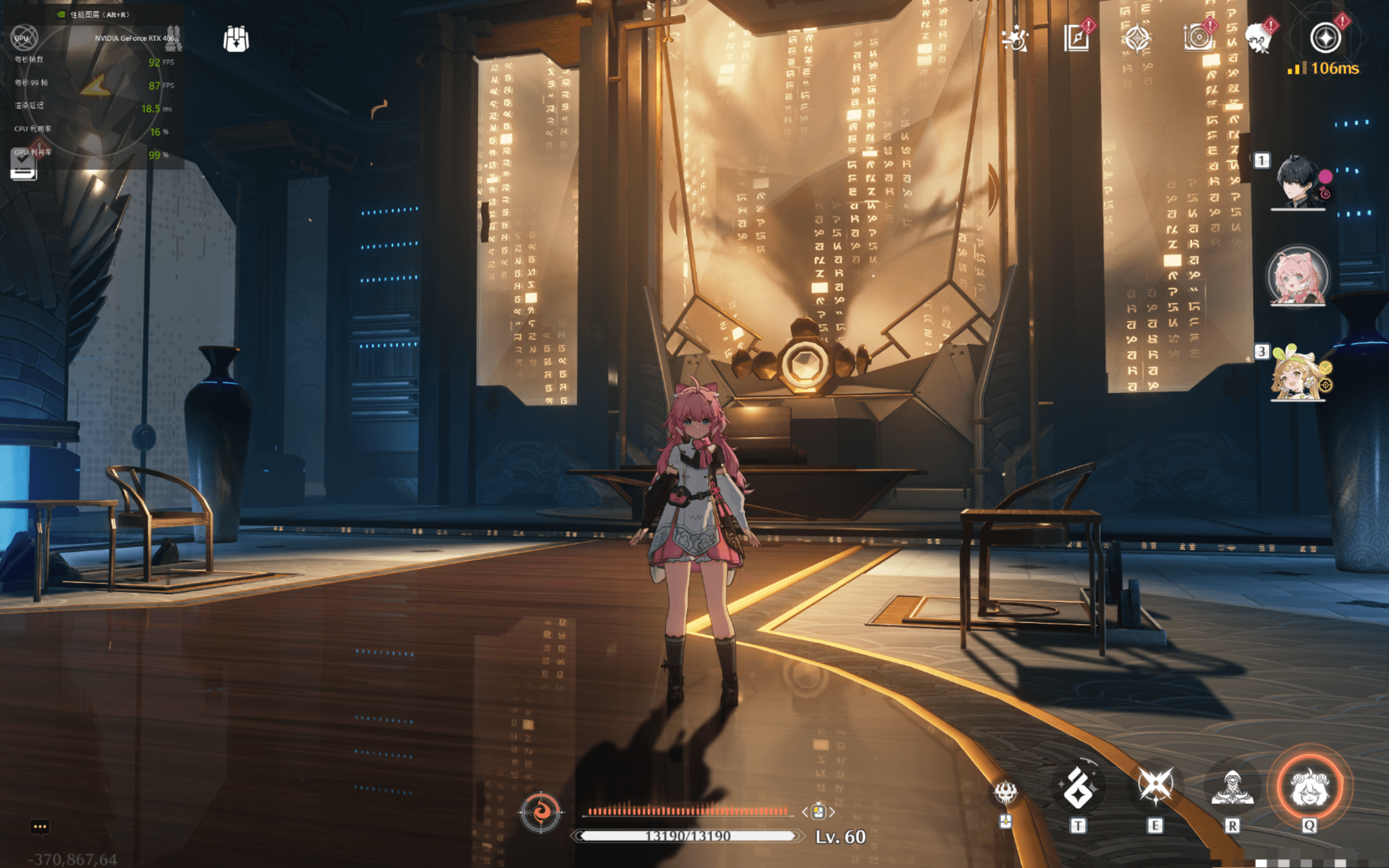Viewport: 1389px width, 868px height.
Task: Cycle quick consumable with right arrow
Action: click(x=832, y=813)
